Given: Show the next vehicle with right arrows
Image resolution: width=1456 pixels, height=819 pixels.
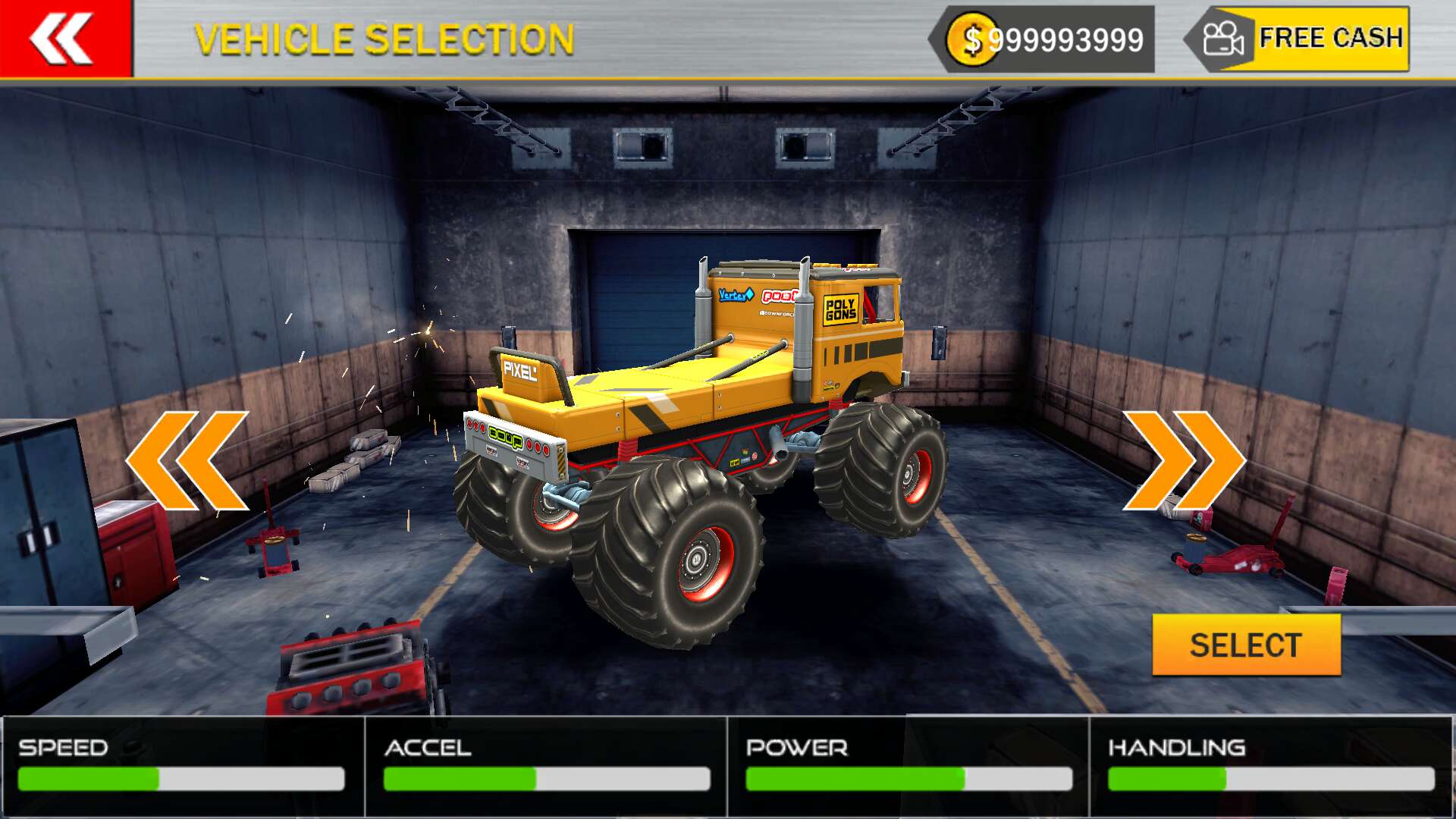Looking at the screenshot, I should pos(1183,460).
